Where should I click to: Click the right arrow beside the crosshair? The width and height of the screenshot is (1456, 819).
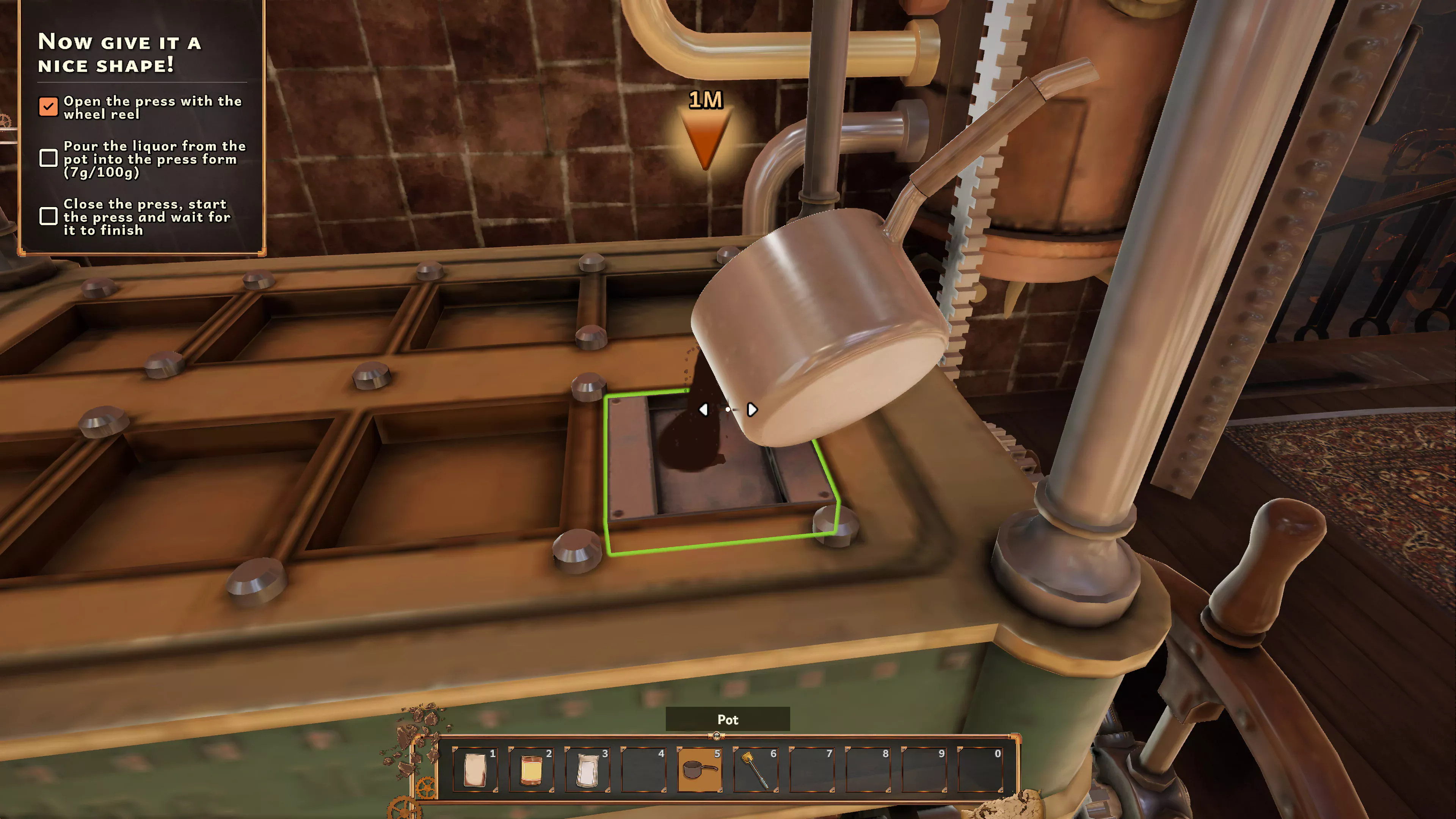[752, 410]
